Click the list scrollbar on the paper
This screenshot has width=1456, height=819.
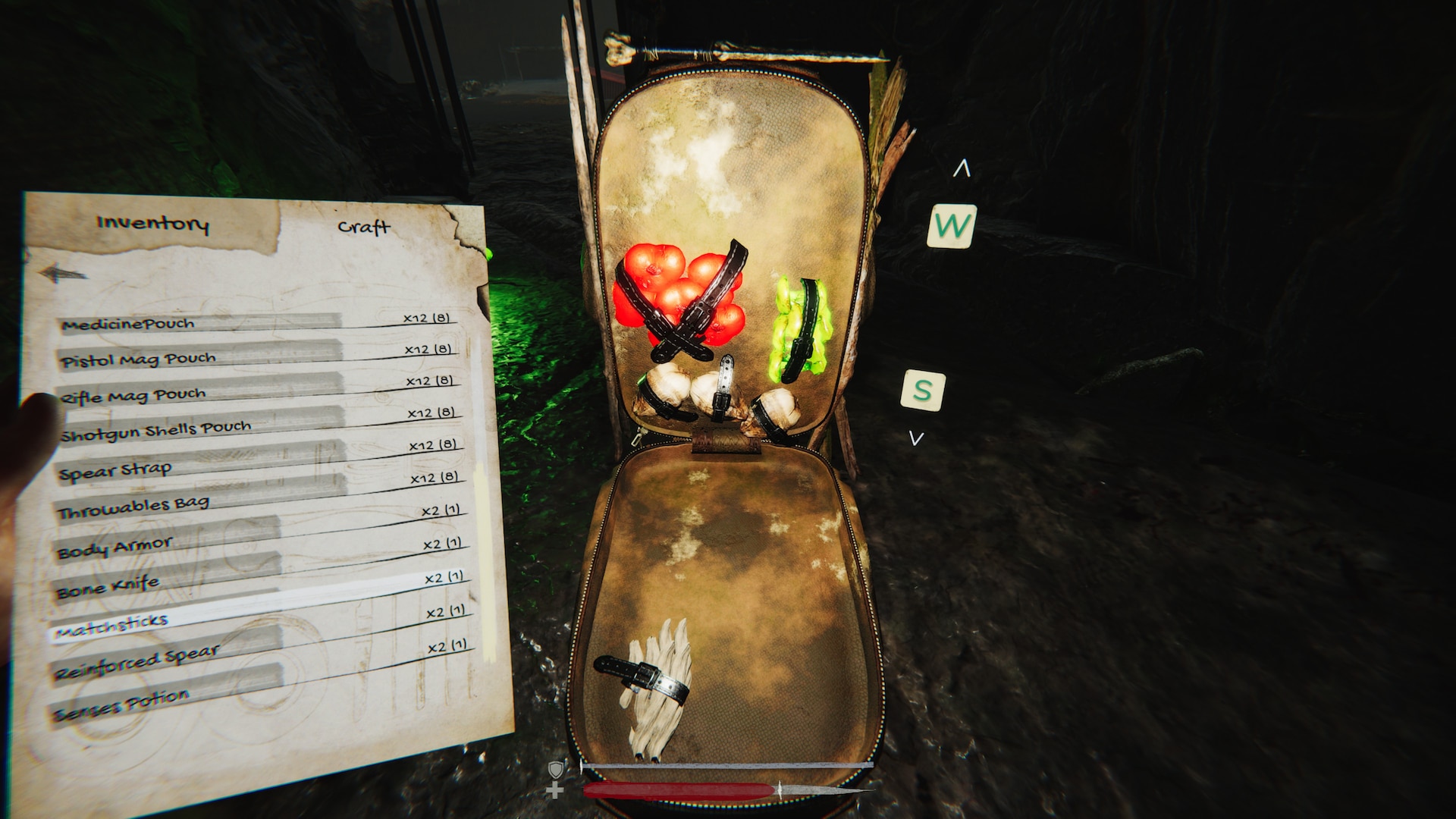coord(483,554)
